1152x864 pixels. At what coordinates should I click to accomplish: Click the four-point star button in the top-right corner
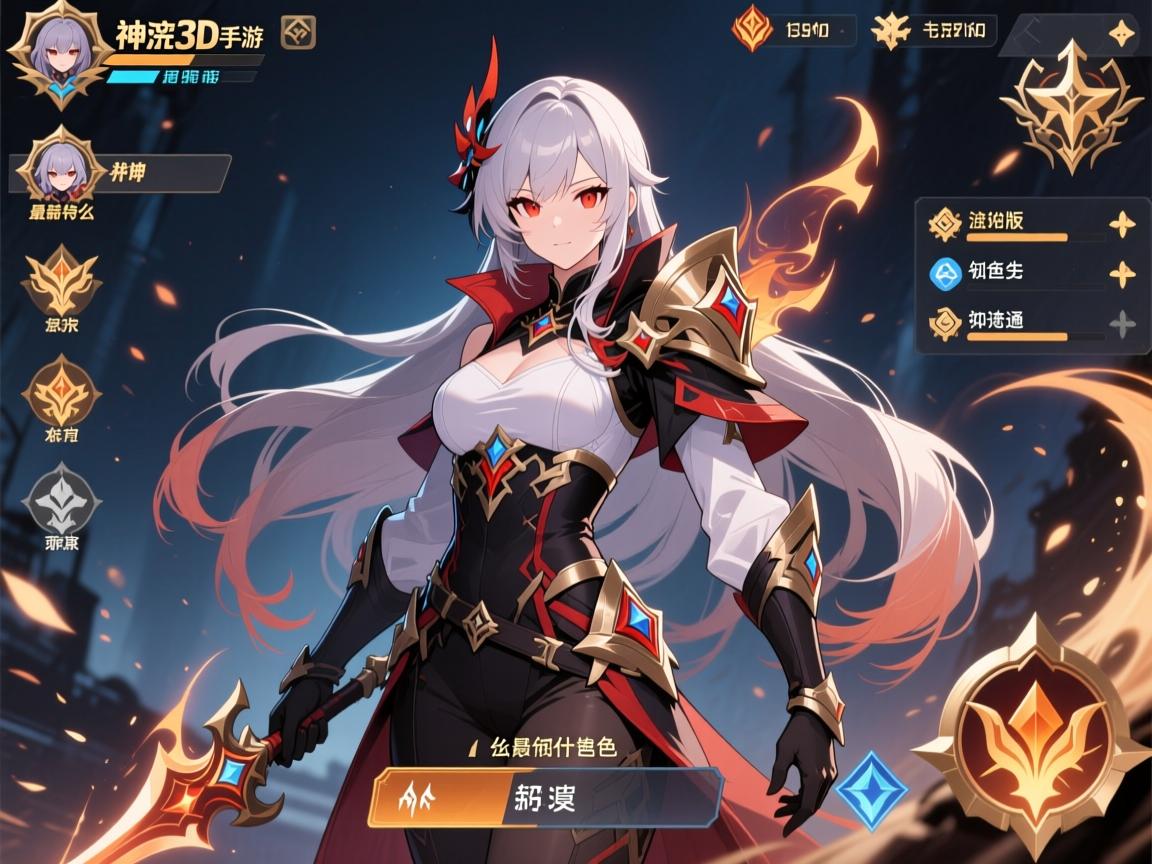[x=1123, y=35]
